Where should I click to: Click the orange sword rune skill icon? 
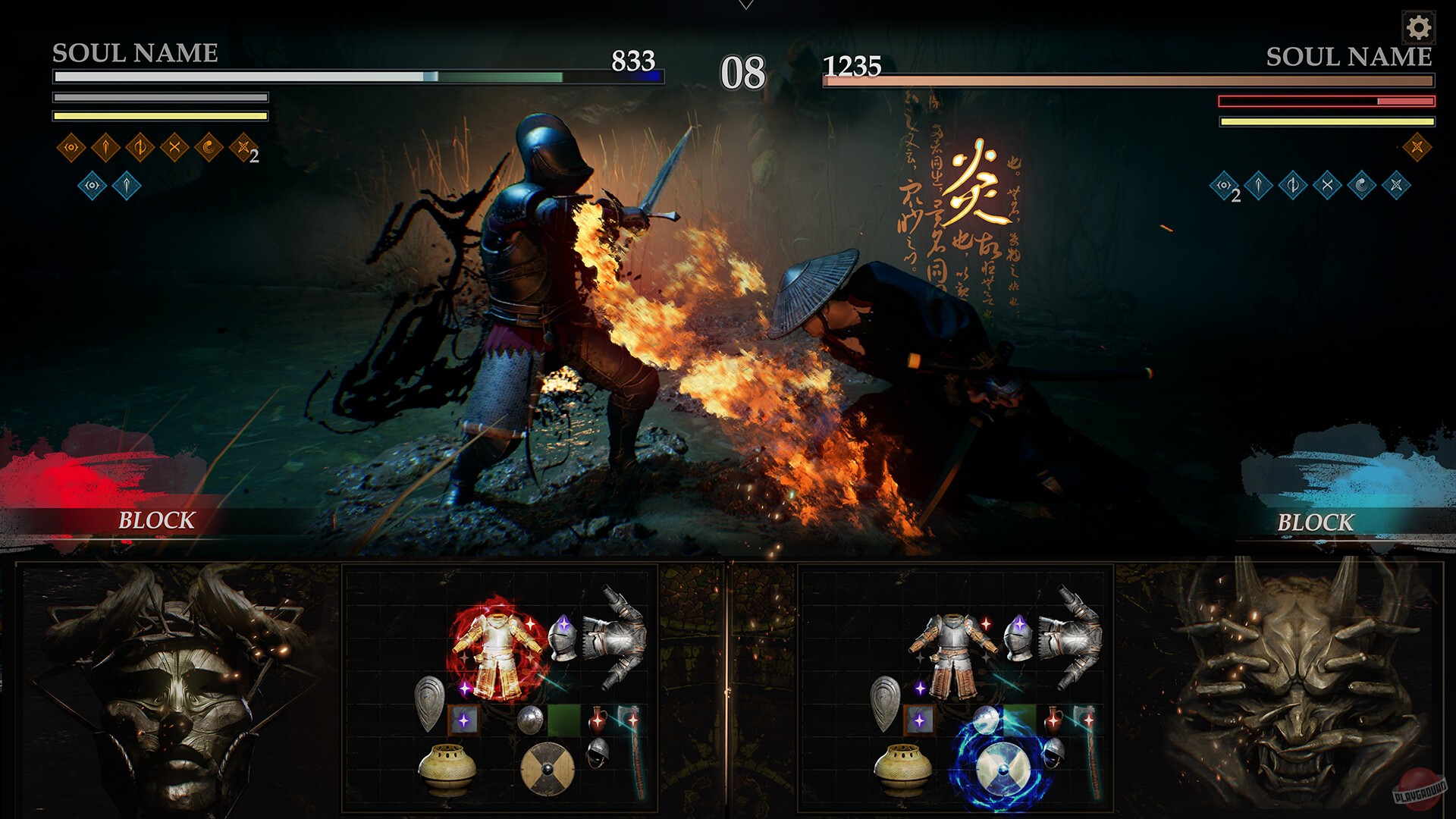pyautogui.click(x=106, y=147)
